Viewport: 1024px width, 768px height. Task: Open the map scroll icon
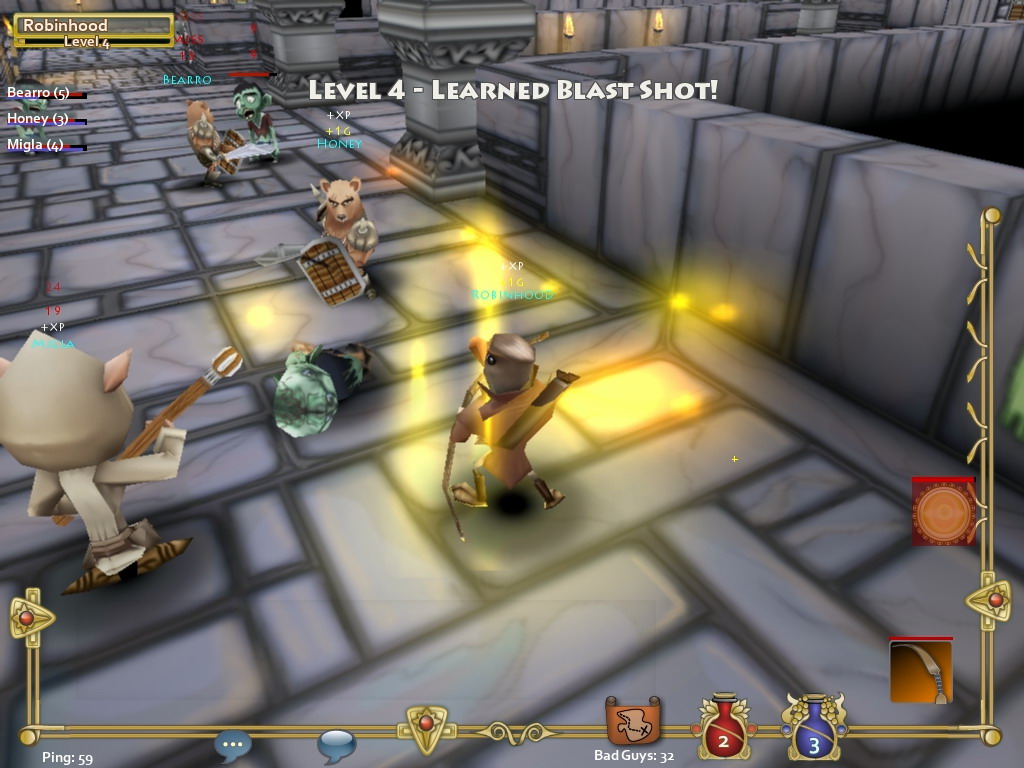tap(633, 722)
